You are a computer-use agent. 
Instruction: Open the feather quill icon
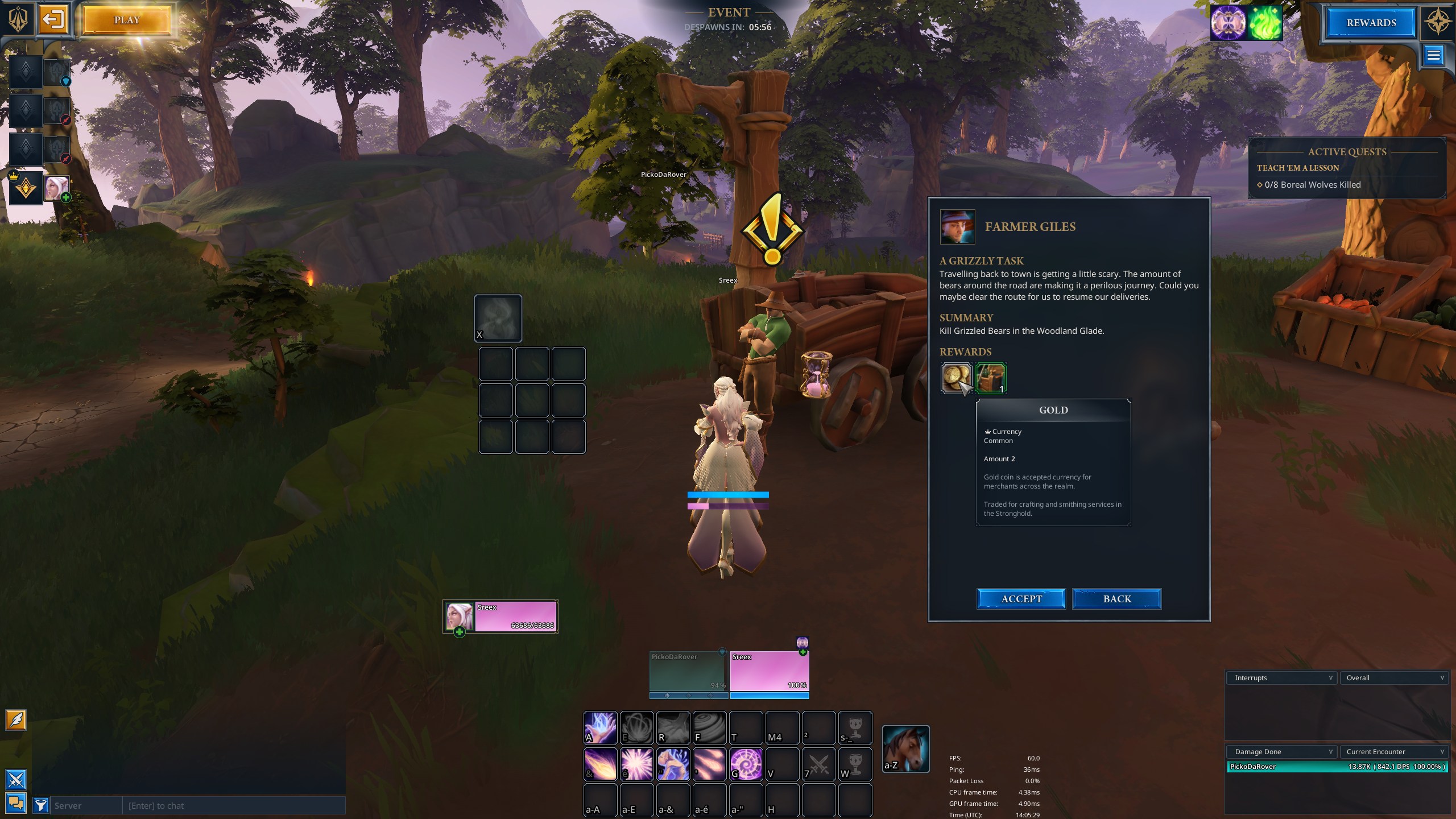[x=16, y=720]
